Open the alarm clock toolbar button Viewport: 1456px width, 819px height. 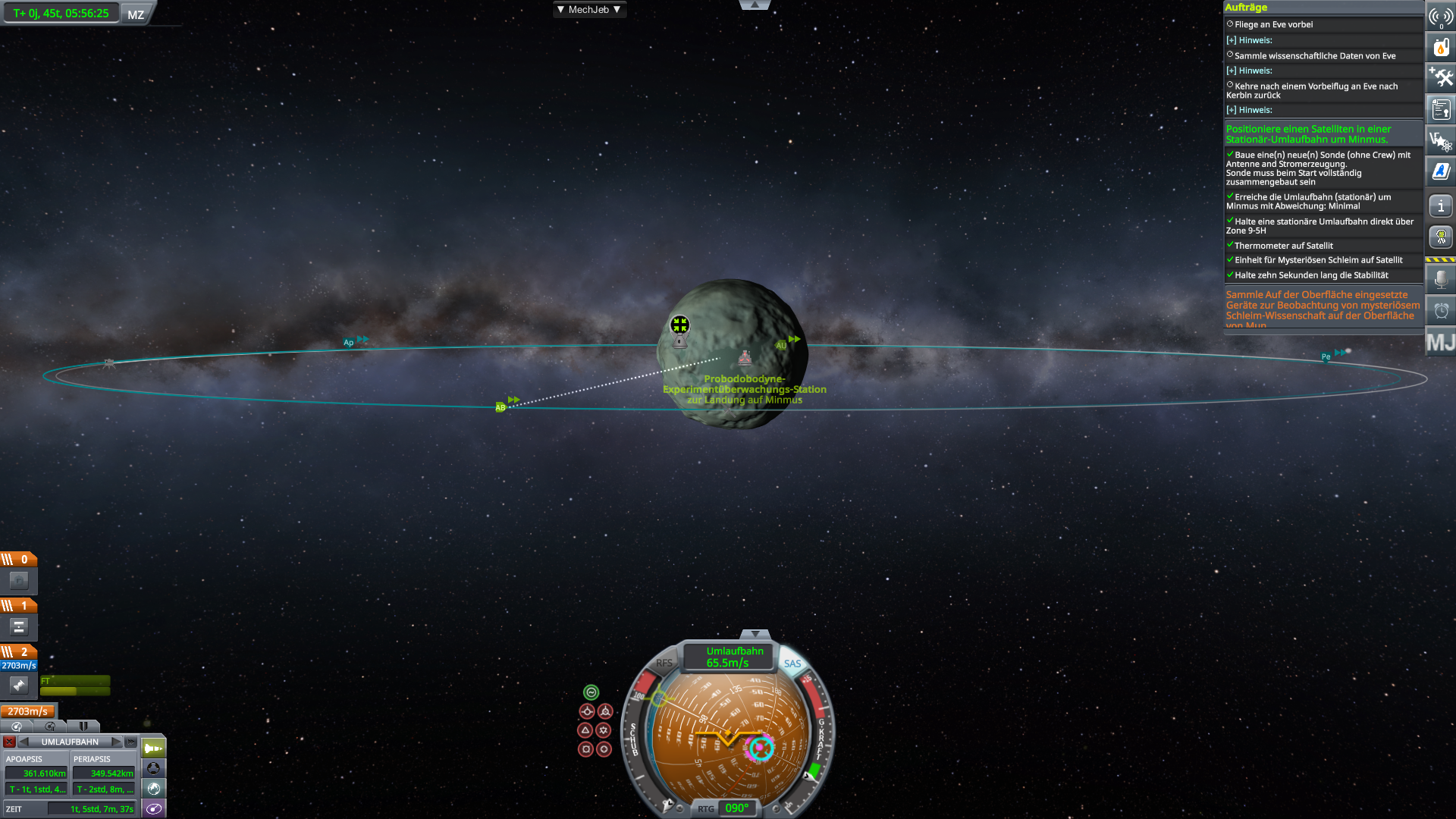click(x=1441, y=310)
